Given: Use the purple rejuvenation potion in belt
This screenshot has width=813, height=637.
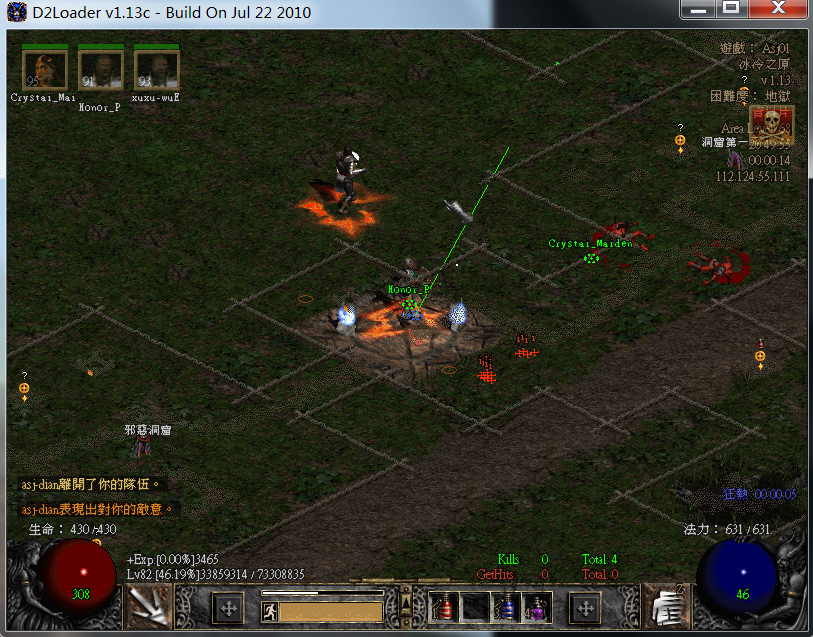Looking at the screenshot, I should pyautogui.click(x=535, y=607).
